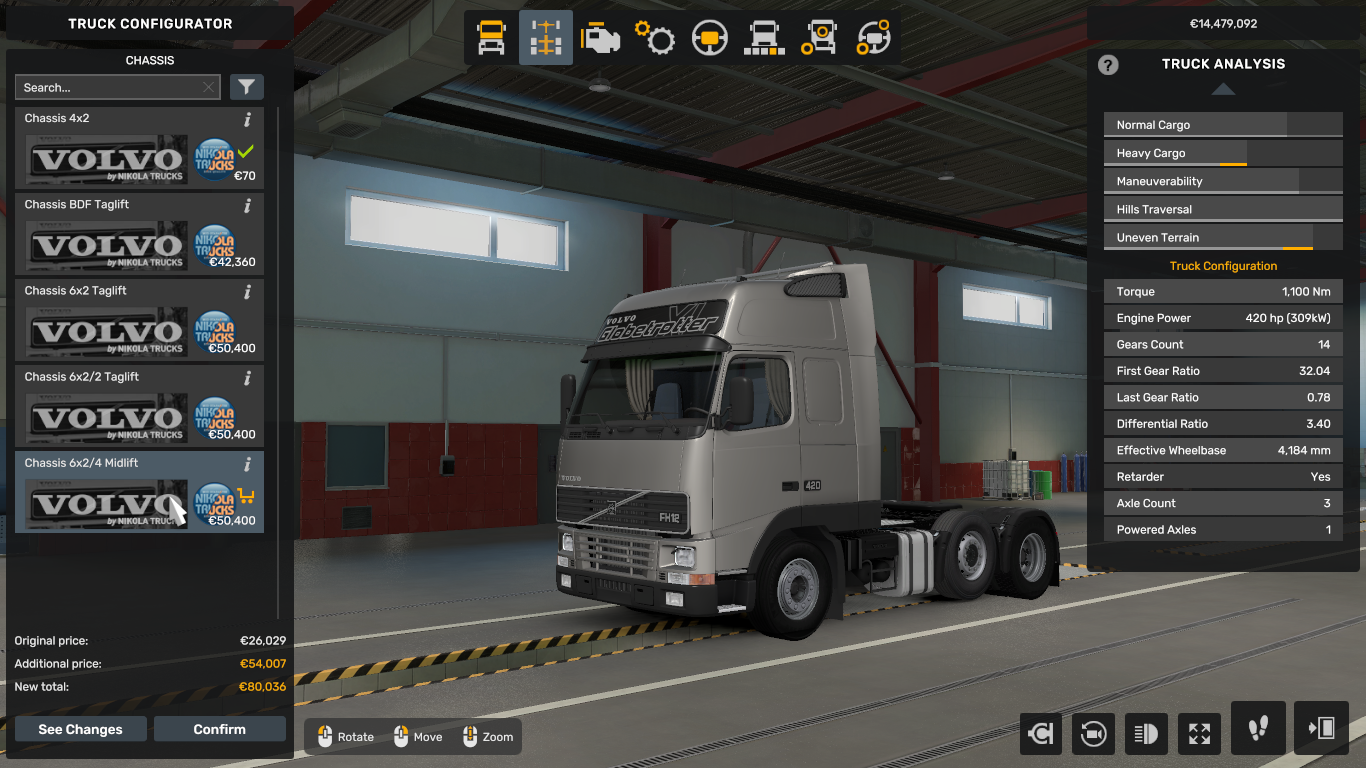Switch to the transmission gears tab
The width and height of the screenshot is (1366, 768).
(655, 38)
